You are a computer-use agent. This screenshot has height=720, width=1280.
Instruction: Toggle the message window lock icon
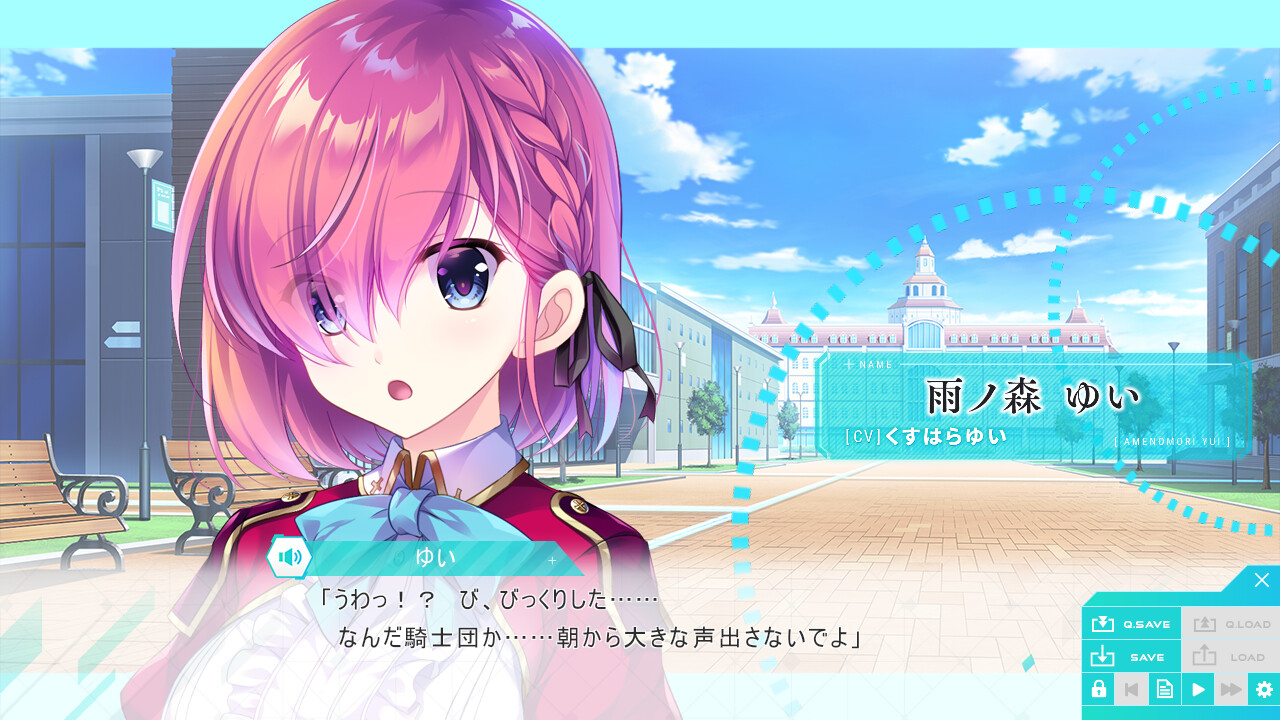[x=1099, y=689]
